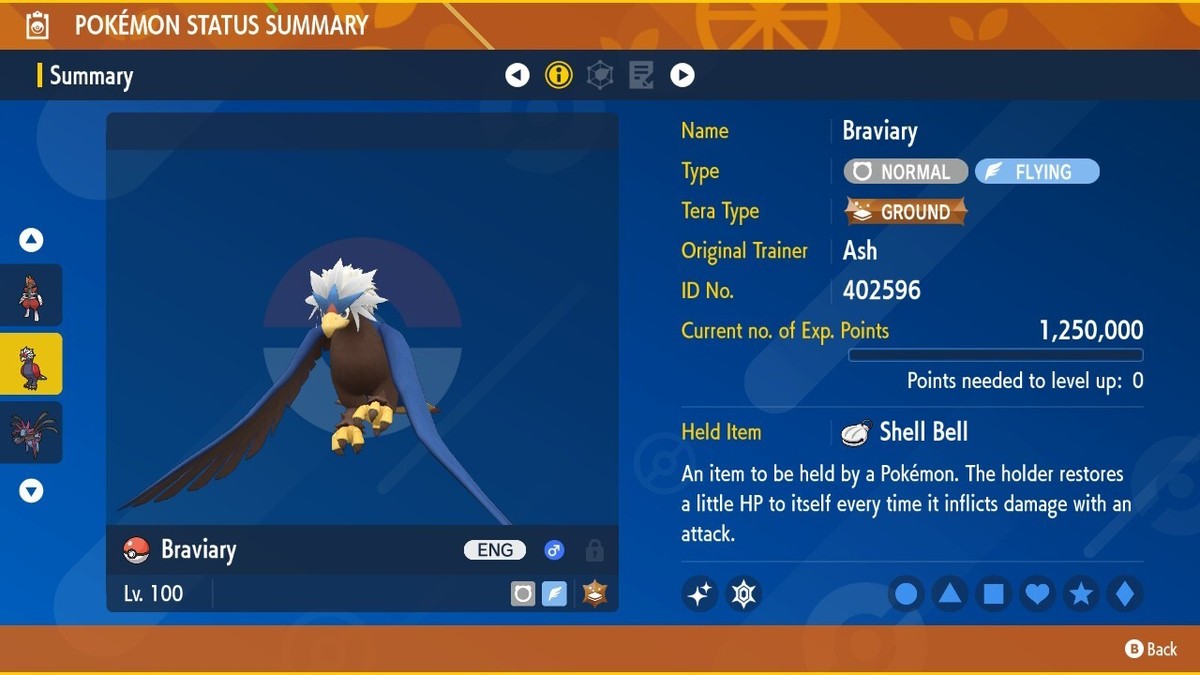Go to the previous summary page arrow
Image resolution: width=1200 pixels, height=675 pixels.
pos(517,75)
